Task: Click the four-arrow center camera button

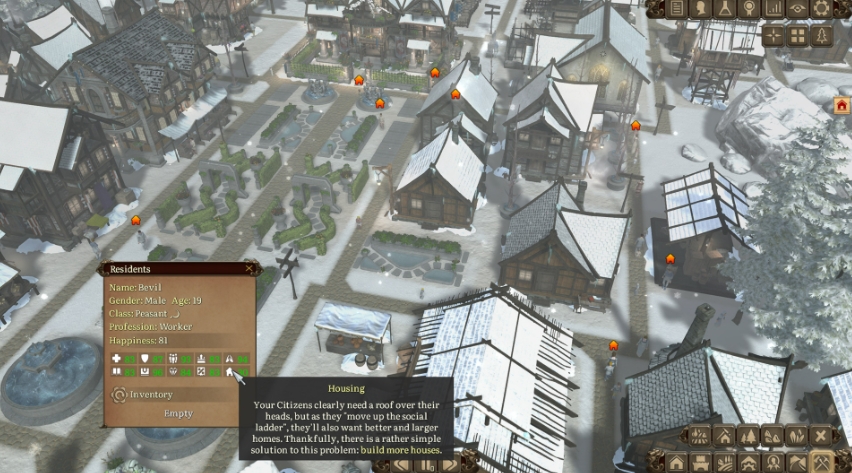Action: pyautogui.click(x=773, y=36)
